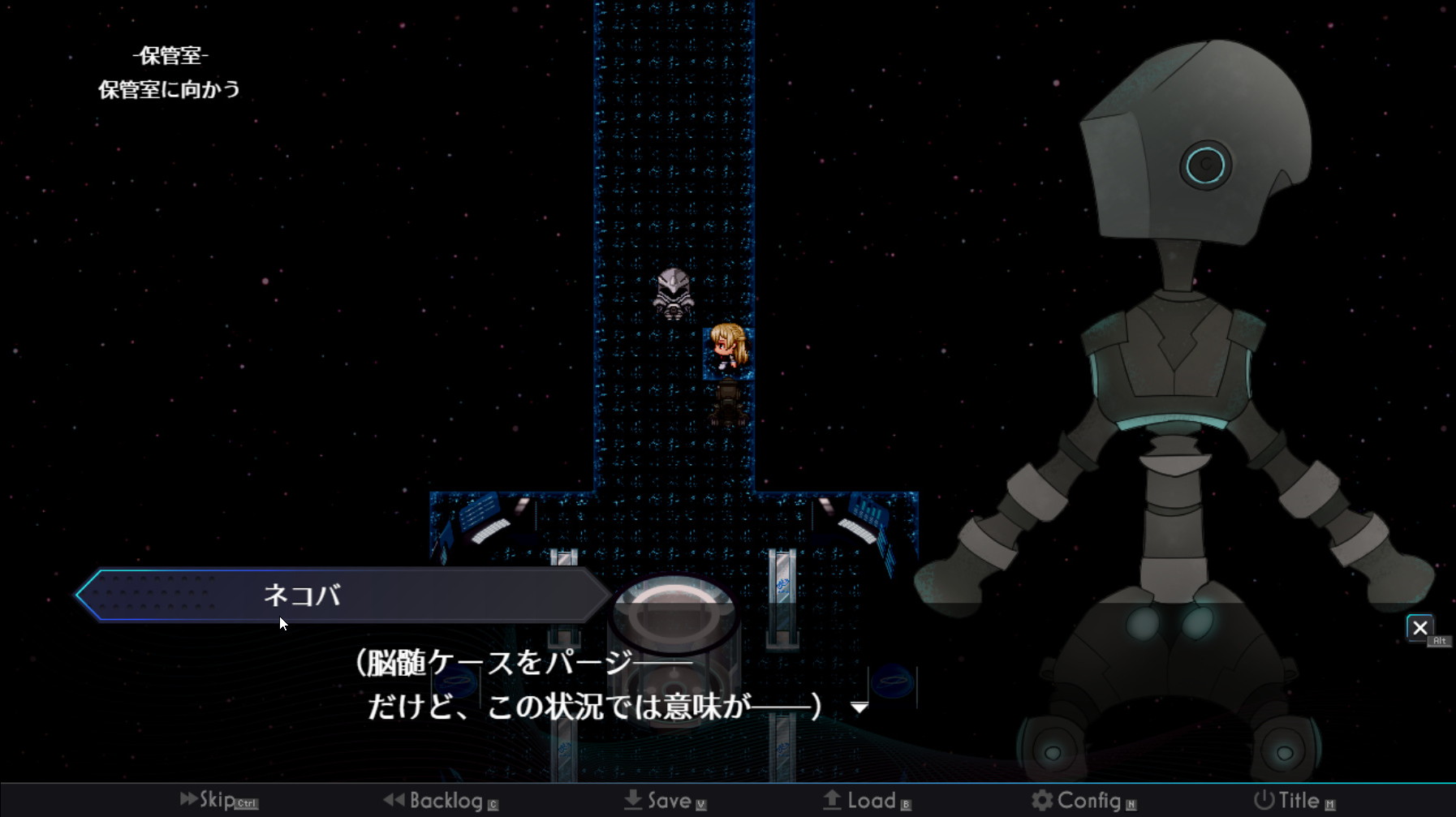Advance the dialogue via the down arrow indicator
Viewport: 1456px width, 817px height.
pos(859,707)
